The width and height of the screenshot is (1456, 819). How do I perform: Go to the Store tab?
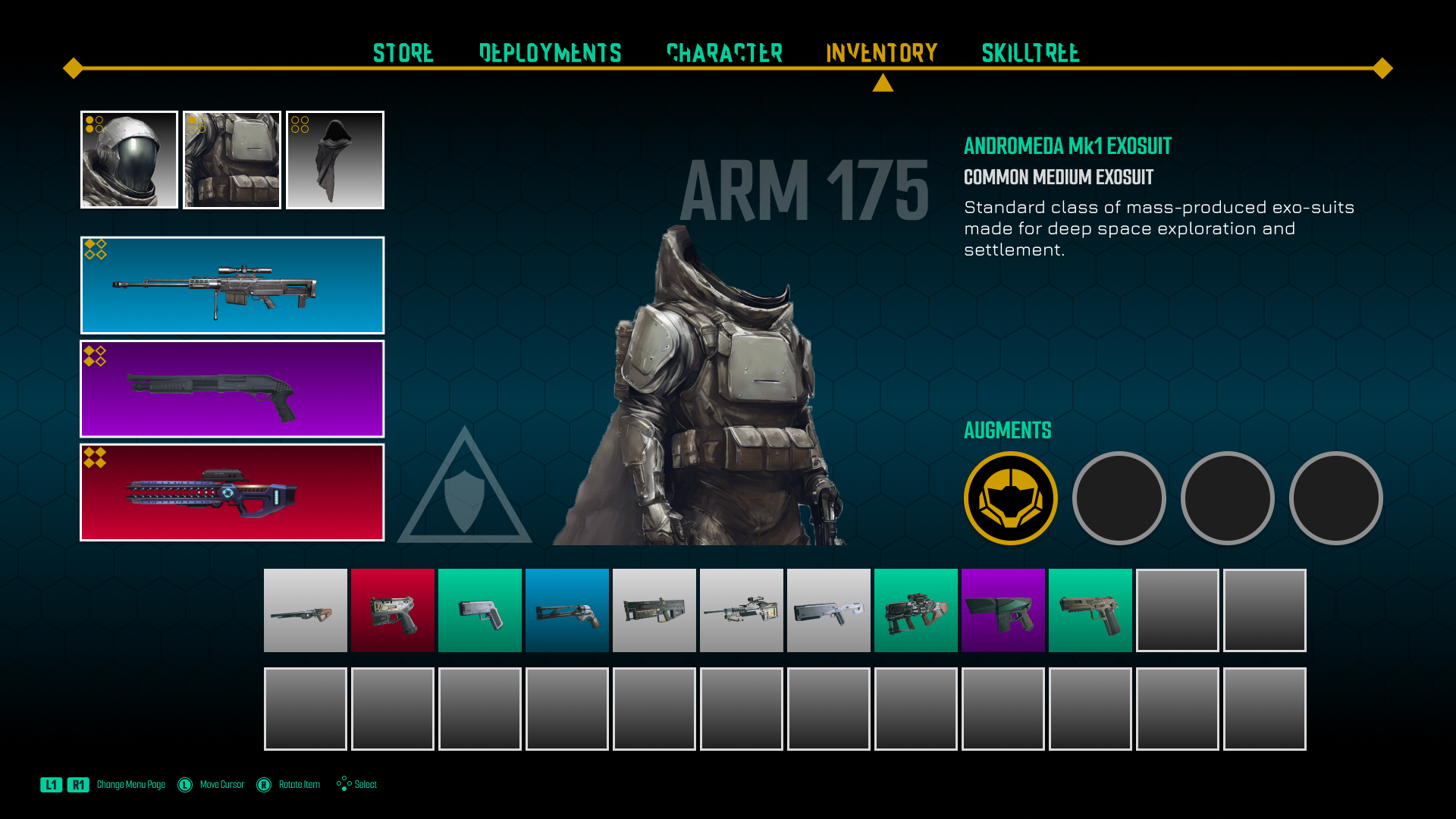coord(403,53)
